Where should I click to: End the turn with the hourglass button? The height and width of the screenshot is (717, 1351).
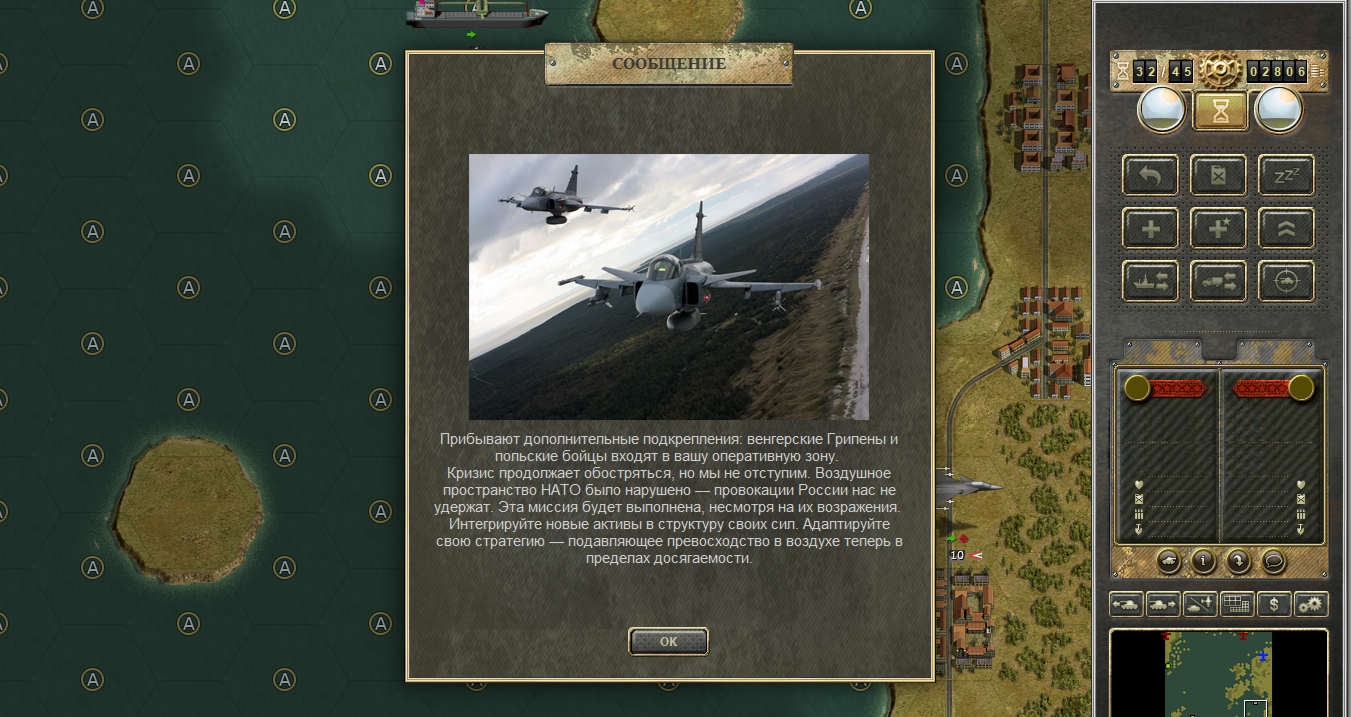[x=1220, y=110]
